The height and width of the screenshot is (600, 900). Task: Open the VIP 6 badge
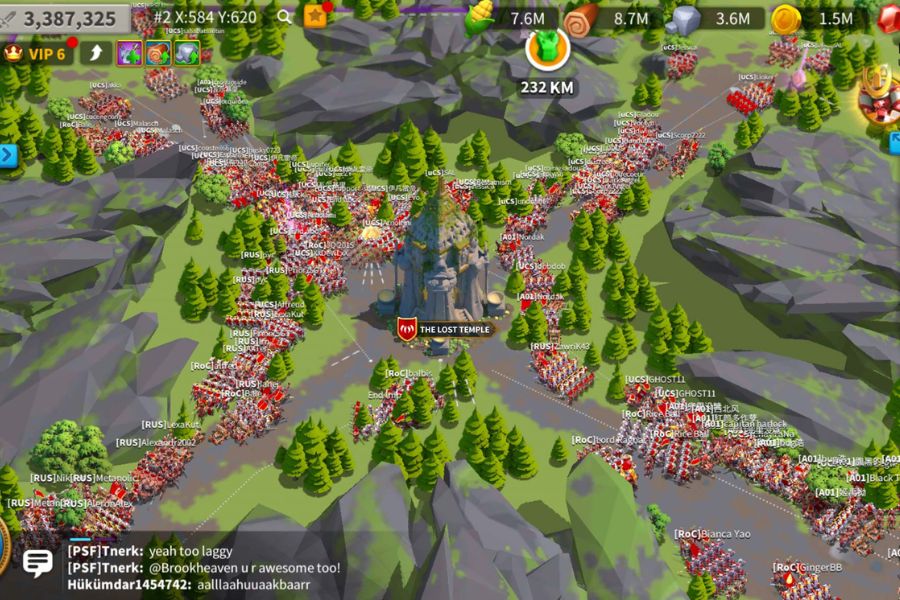tap(38, 53)
